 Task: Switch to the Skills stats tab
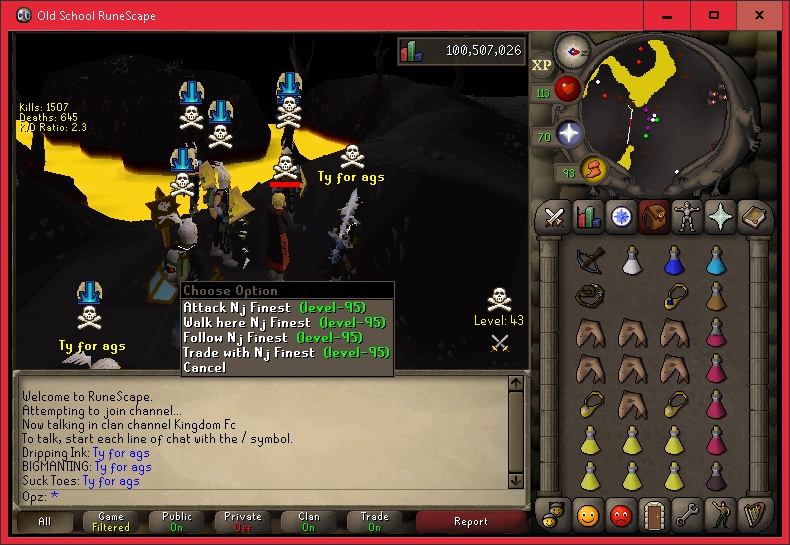588,216
